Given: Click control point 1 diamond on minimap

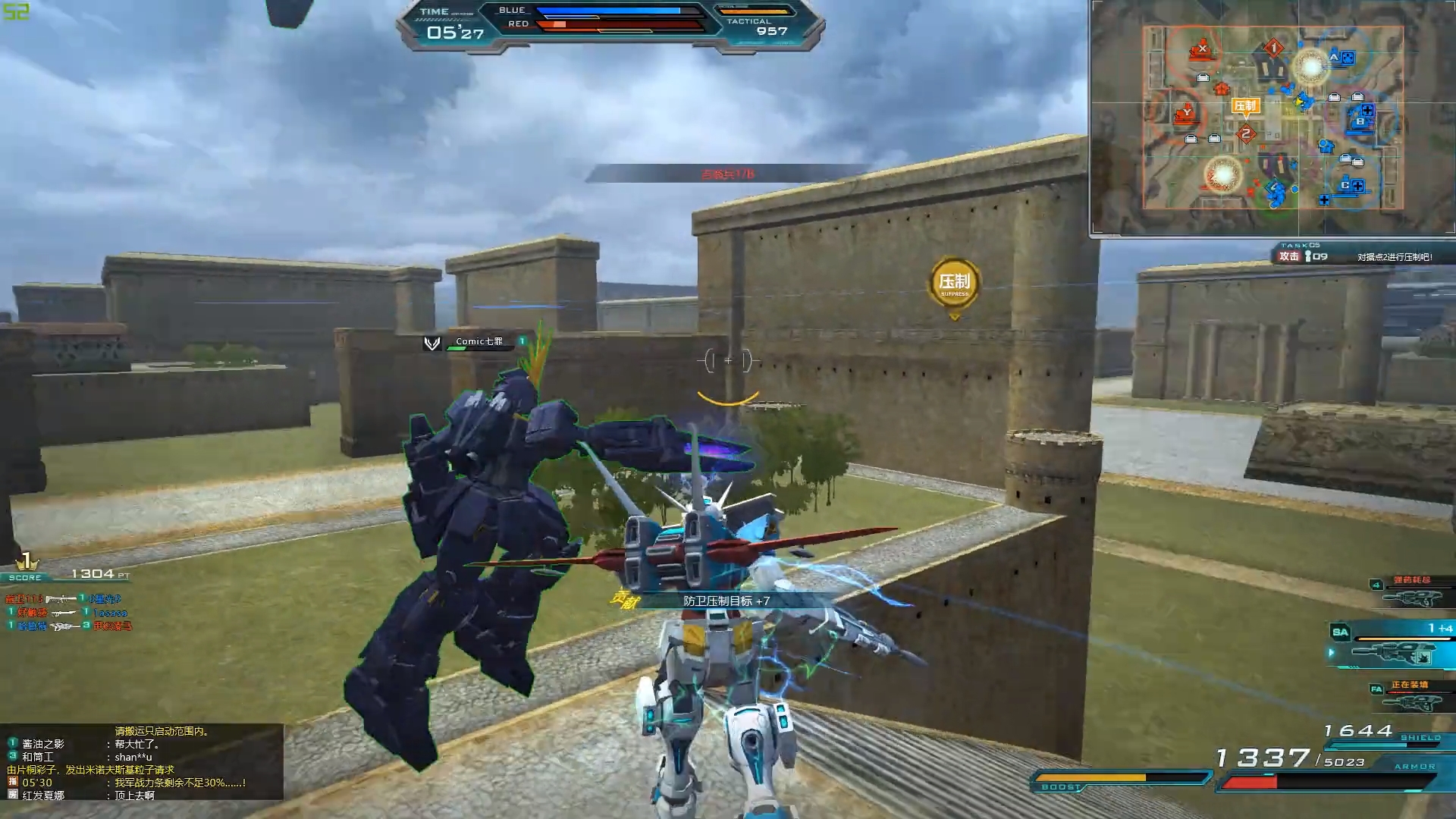Looking at the screenshot, I should click(1274, 49).
